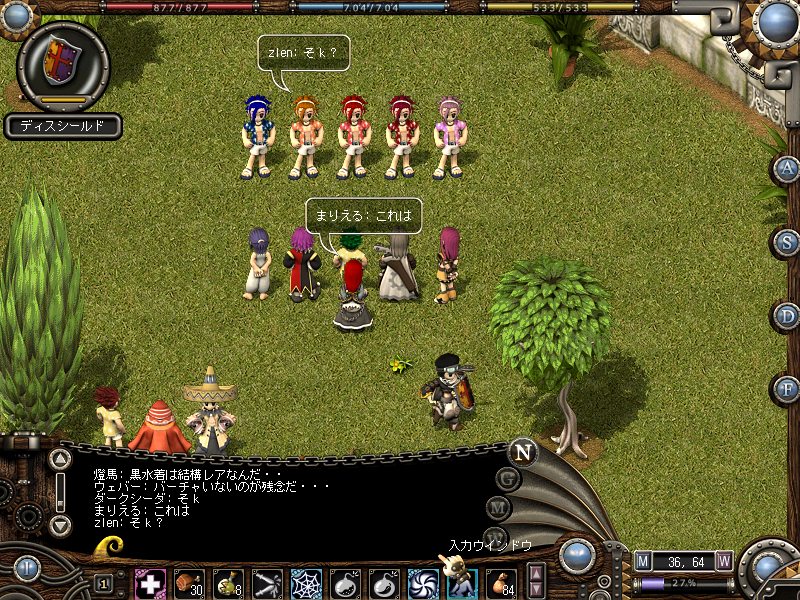Screen dimensions: 800x600
Task: Switch chat to the M channel
Action: coord(499,508)
